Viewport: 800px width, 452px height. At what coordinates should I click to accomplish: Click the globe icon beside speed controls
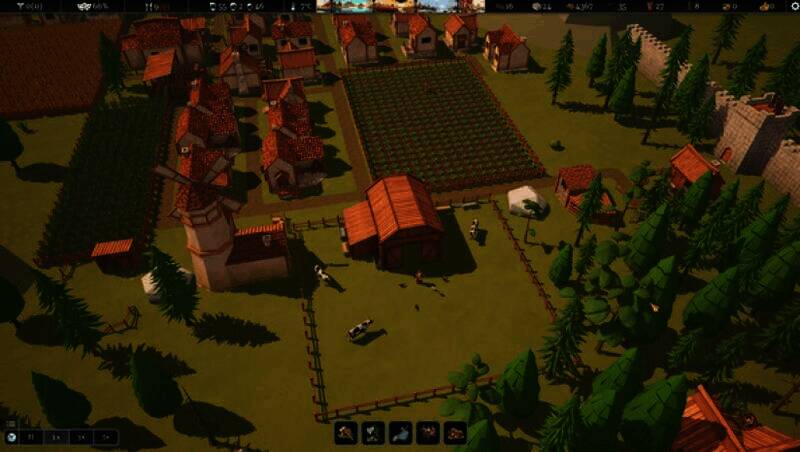pyautogui.click(x=11, y=437)
